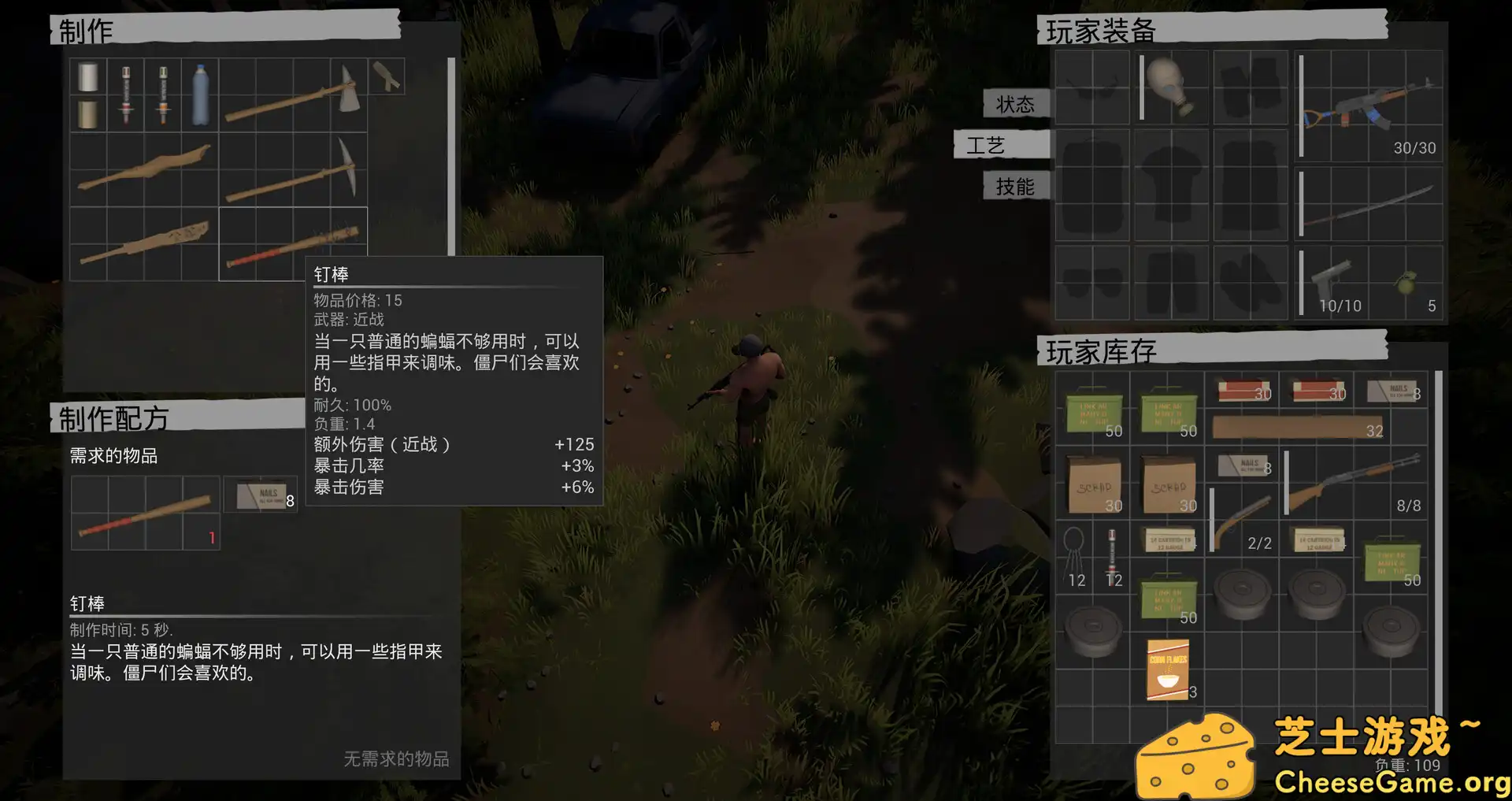Screen dimensions: 1512x801
Task: Select the pickaxe recipe in the crafting panel
Action: [291, 169]
